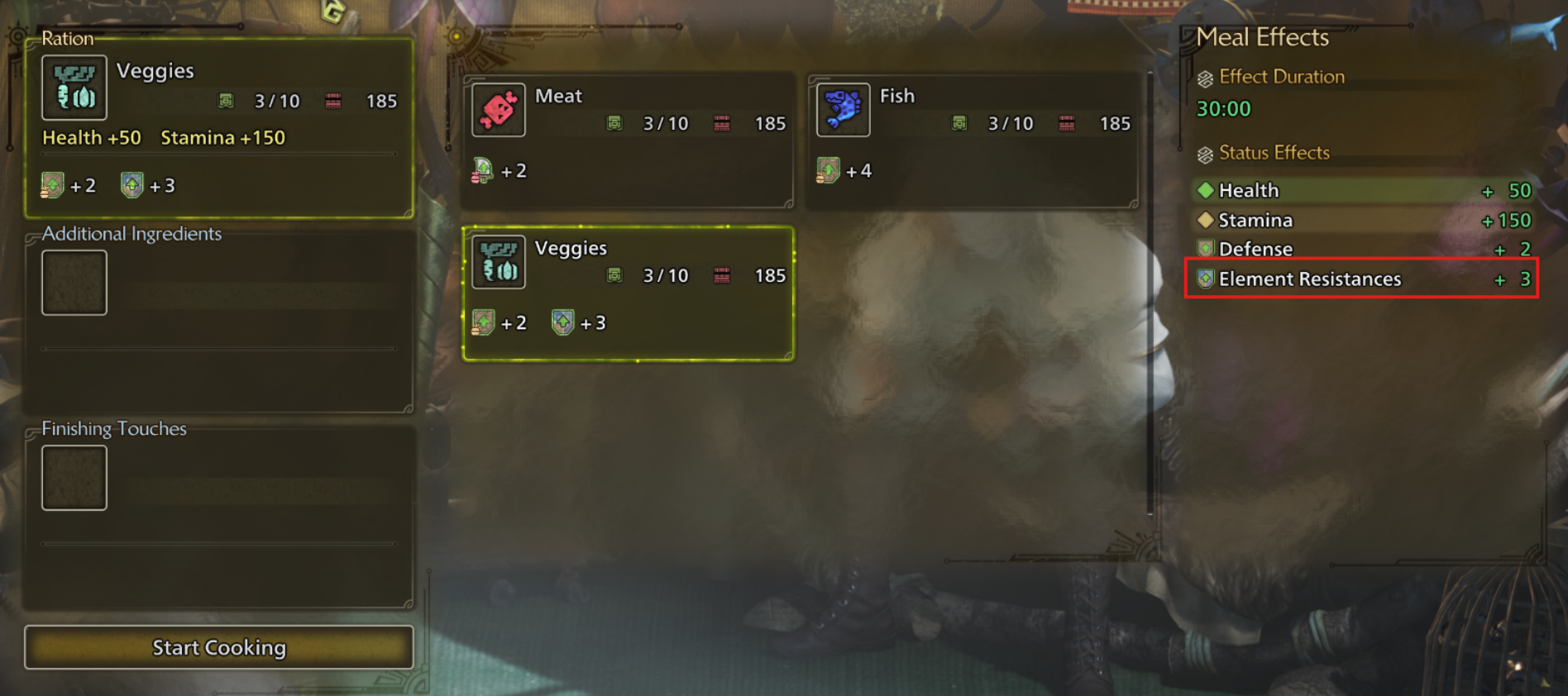Select the empty Finishing Touches slot
The height and width of the screenshot is (696, 1568).
tap(74, 478)
